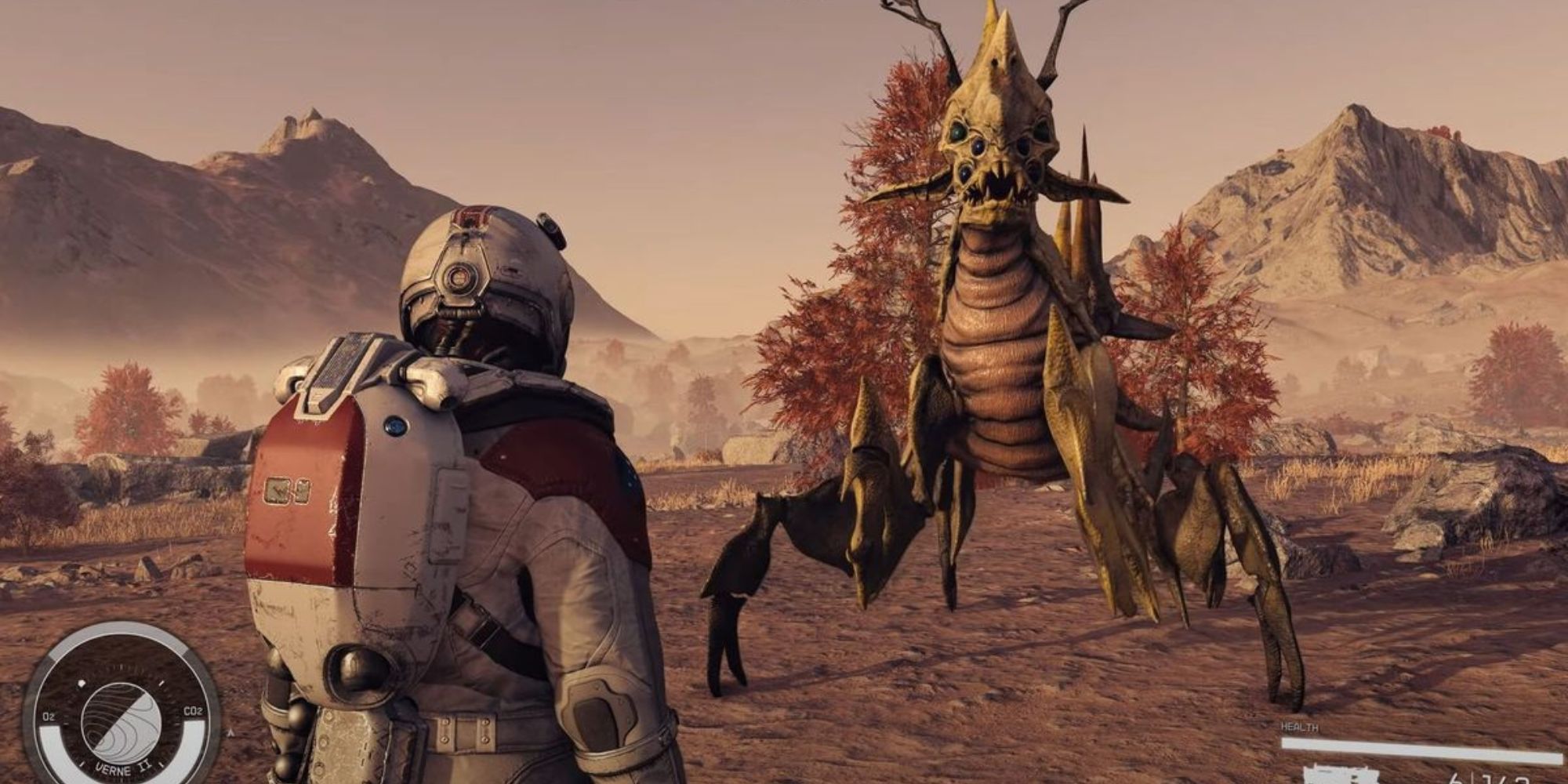Click the VERNE II name label on the compass
Viewport: 1568px width, 784px height.
click(123, 769)
